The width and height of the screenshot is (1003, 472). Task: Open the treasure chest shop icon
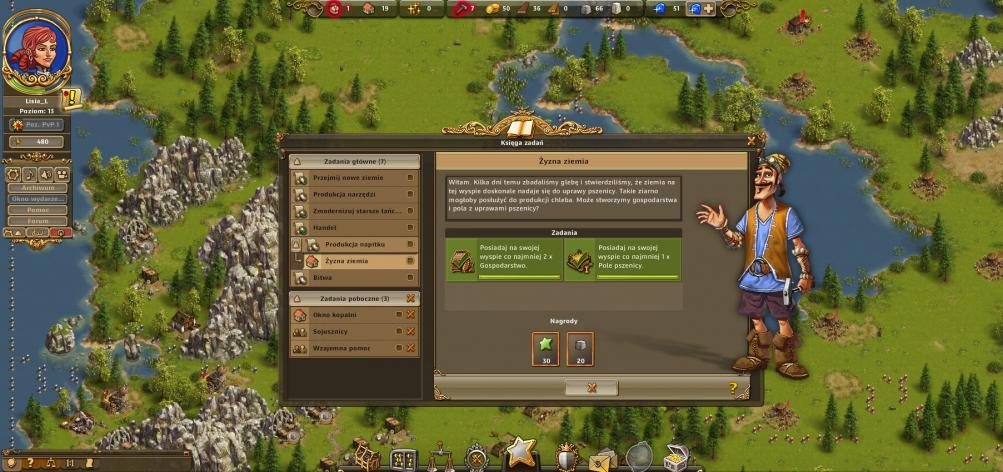point(676,457)
